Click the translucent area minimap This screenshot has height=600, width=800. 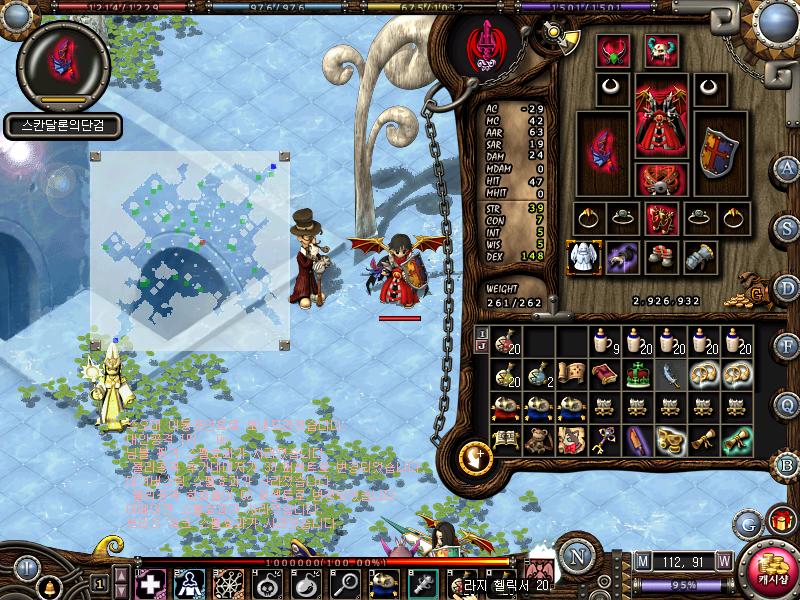point(190,250)
